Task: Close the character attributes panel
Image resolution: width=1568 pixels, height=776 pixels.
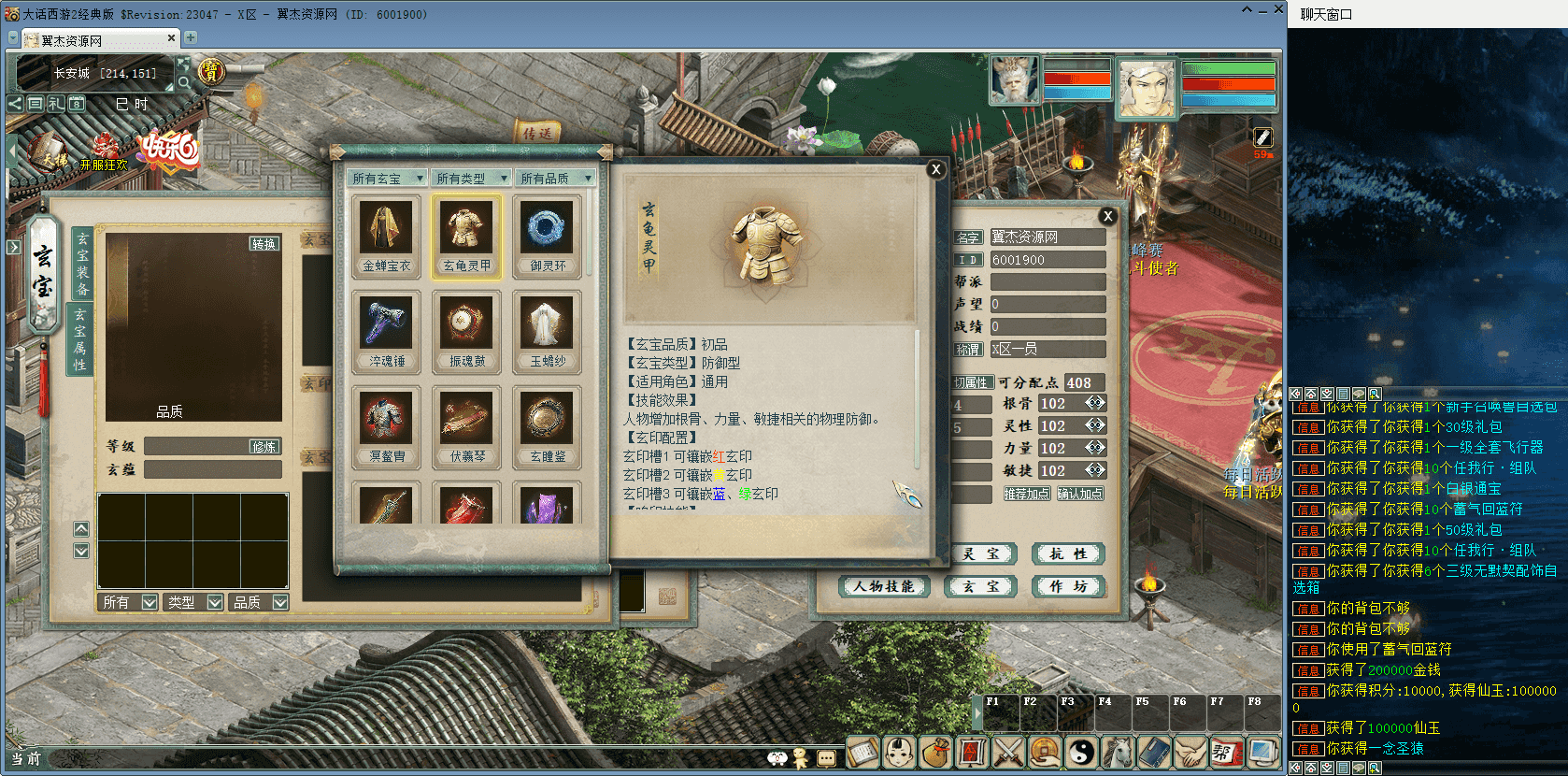Action: click(1107, 216)
